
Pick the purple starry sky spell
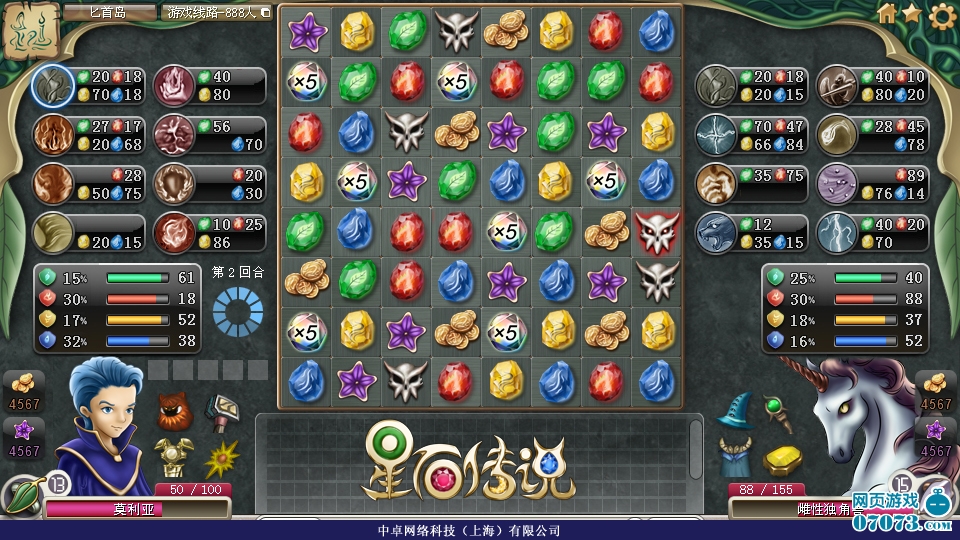(x=837, y=184)
